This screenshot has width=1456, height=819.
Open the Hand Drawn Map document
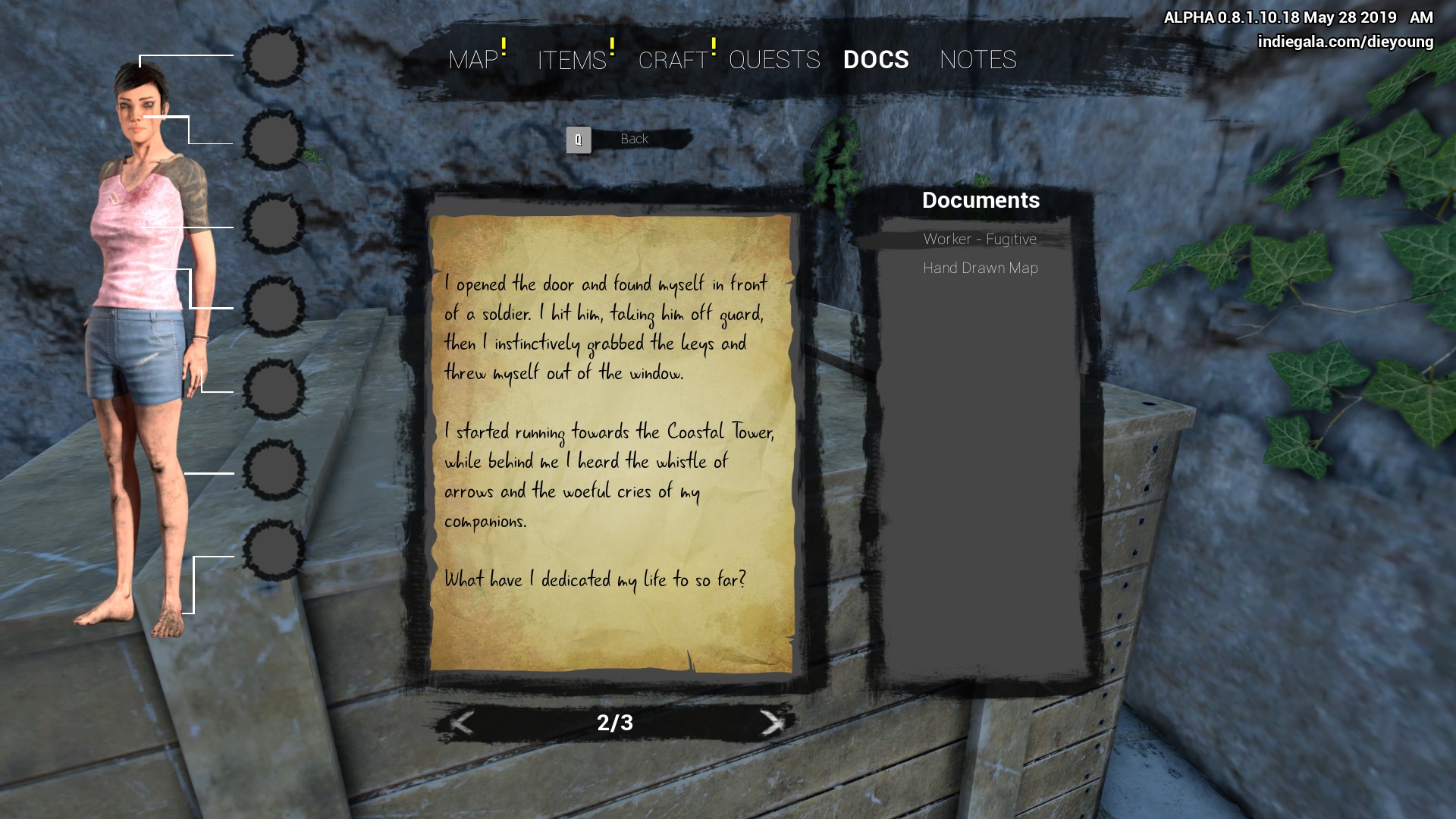coord(980,268)
